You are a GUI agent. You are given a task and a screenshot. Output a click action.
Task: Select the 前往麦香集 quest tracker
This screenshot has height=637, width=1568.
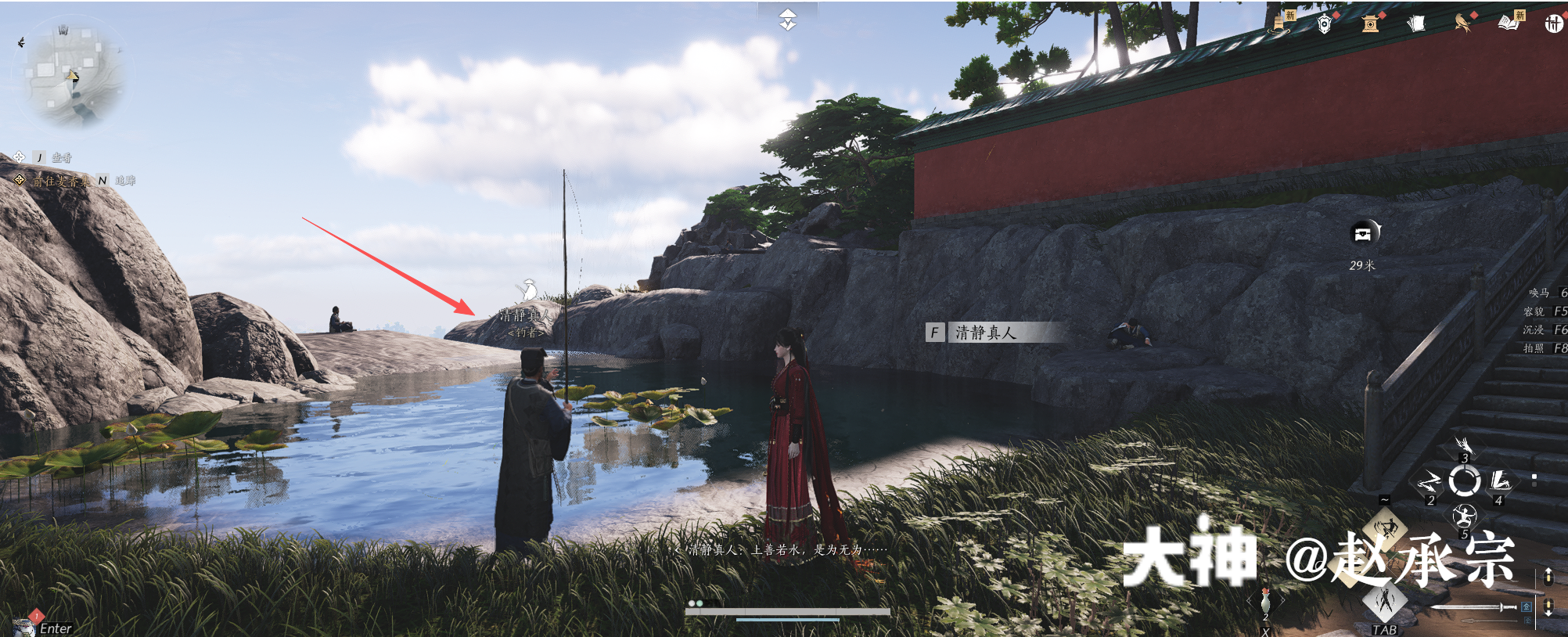point(59,181)
